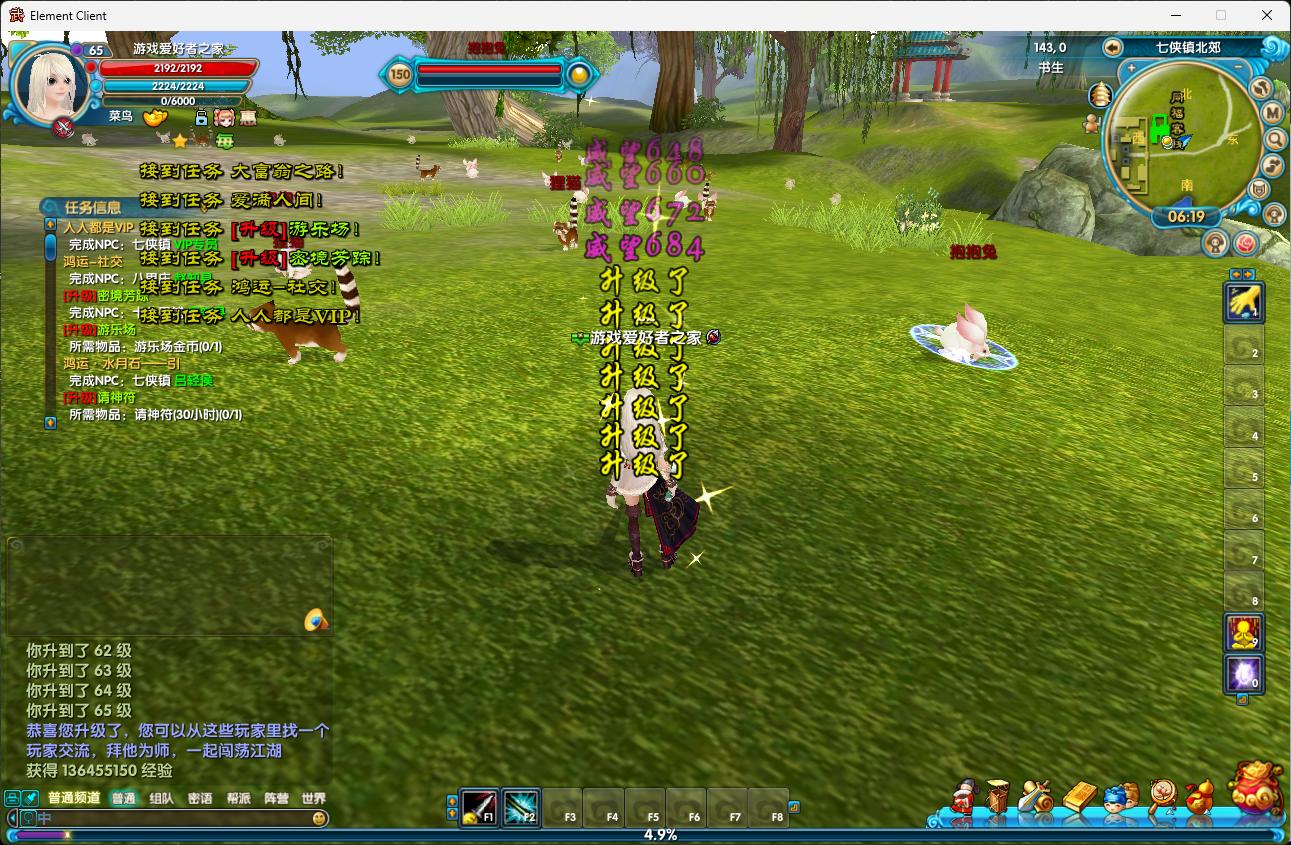
Task: Click the golden book icon in the bottom bar
Action: pos(1080,797)
